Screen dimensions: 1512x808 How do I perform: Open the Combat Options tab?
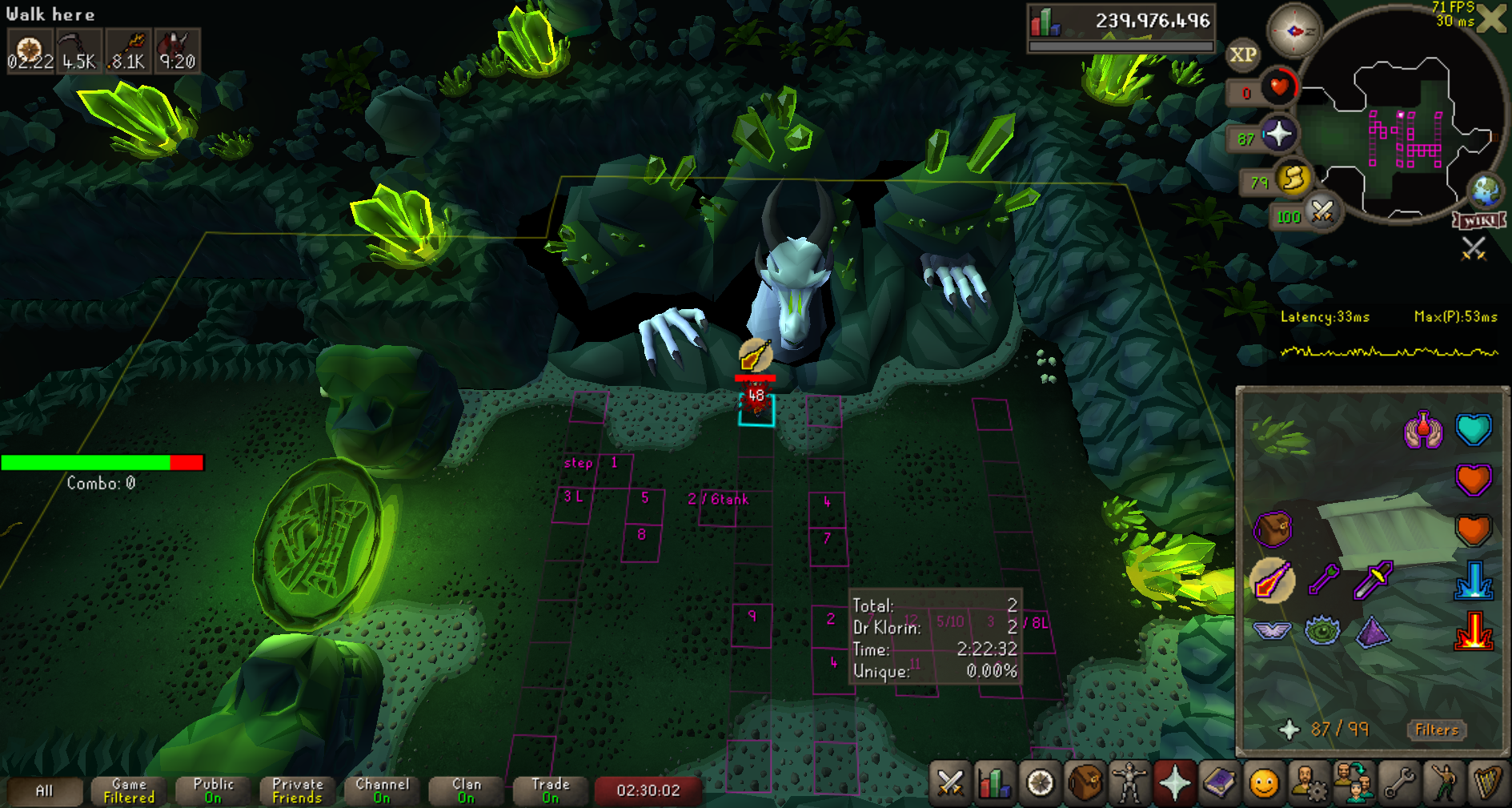click(950, 782)
